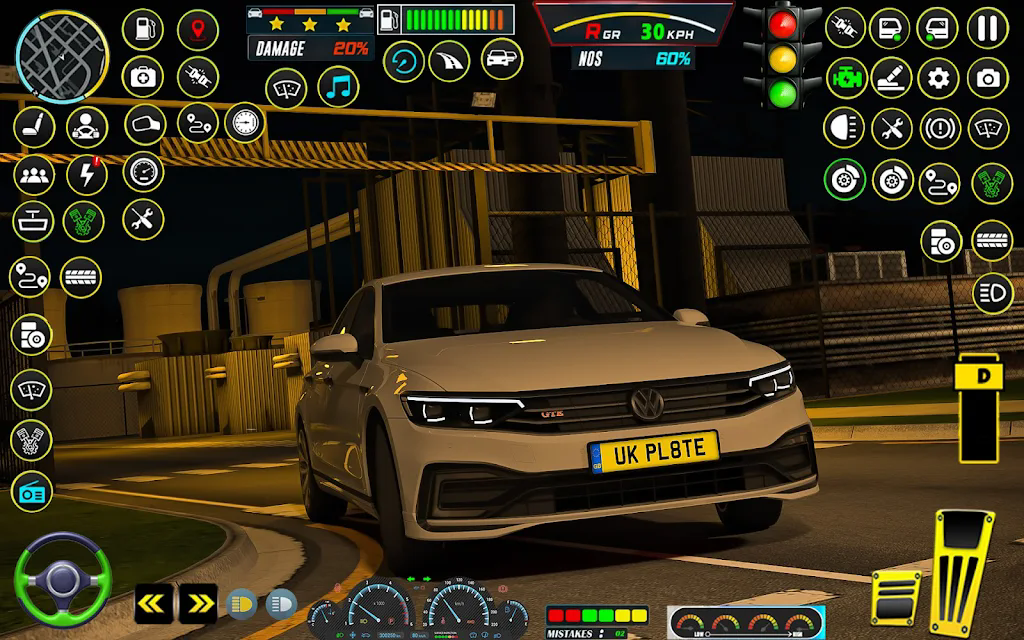Activate the right turn indicator arrows
The width and height of the screenshot is (1024, 640).
coord(198,603)
